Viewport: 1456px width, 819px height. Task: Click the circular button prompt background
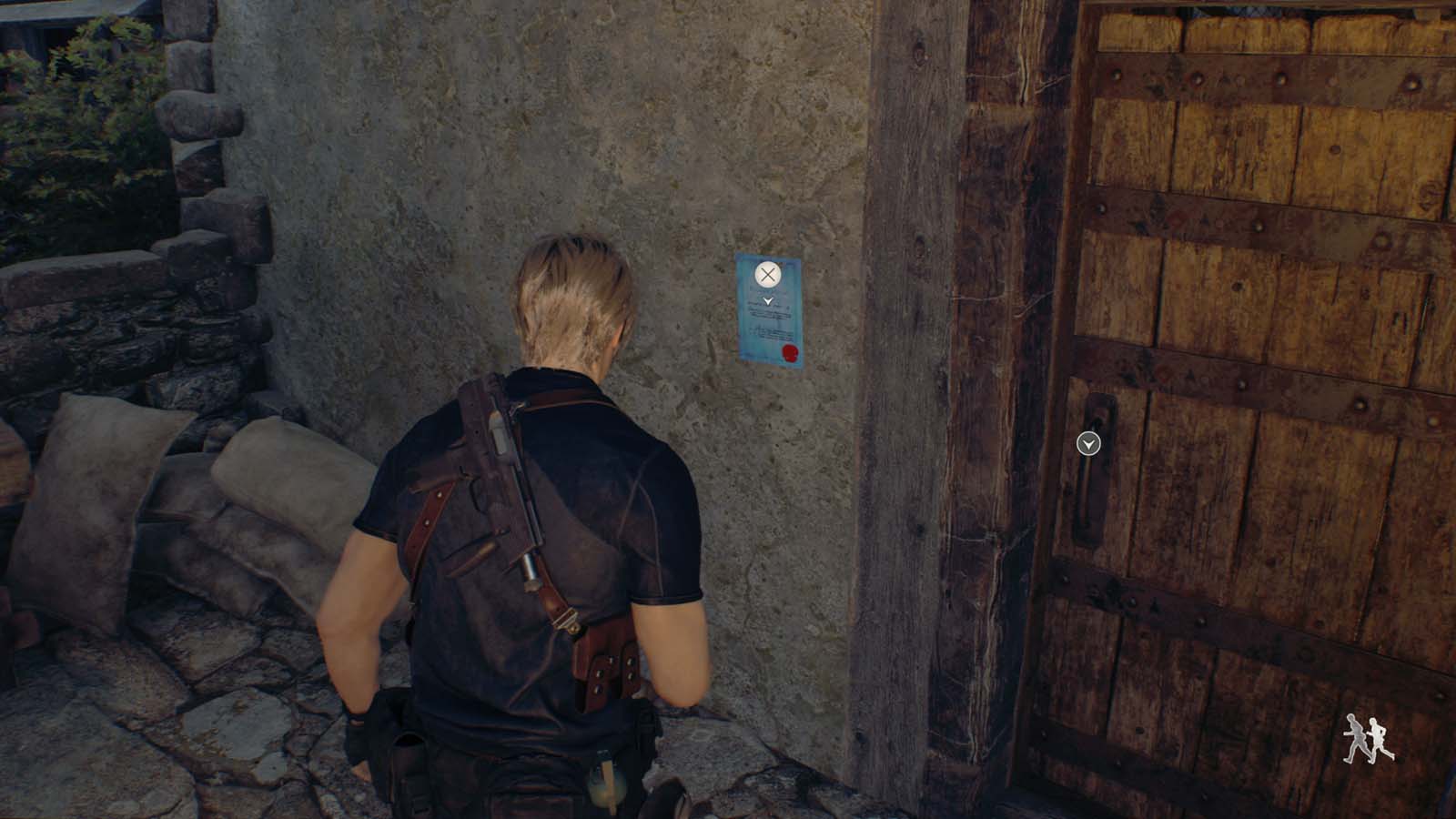pos(767,274)
